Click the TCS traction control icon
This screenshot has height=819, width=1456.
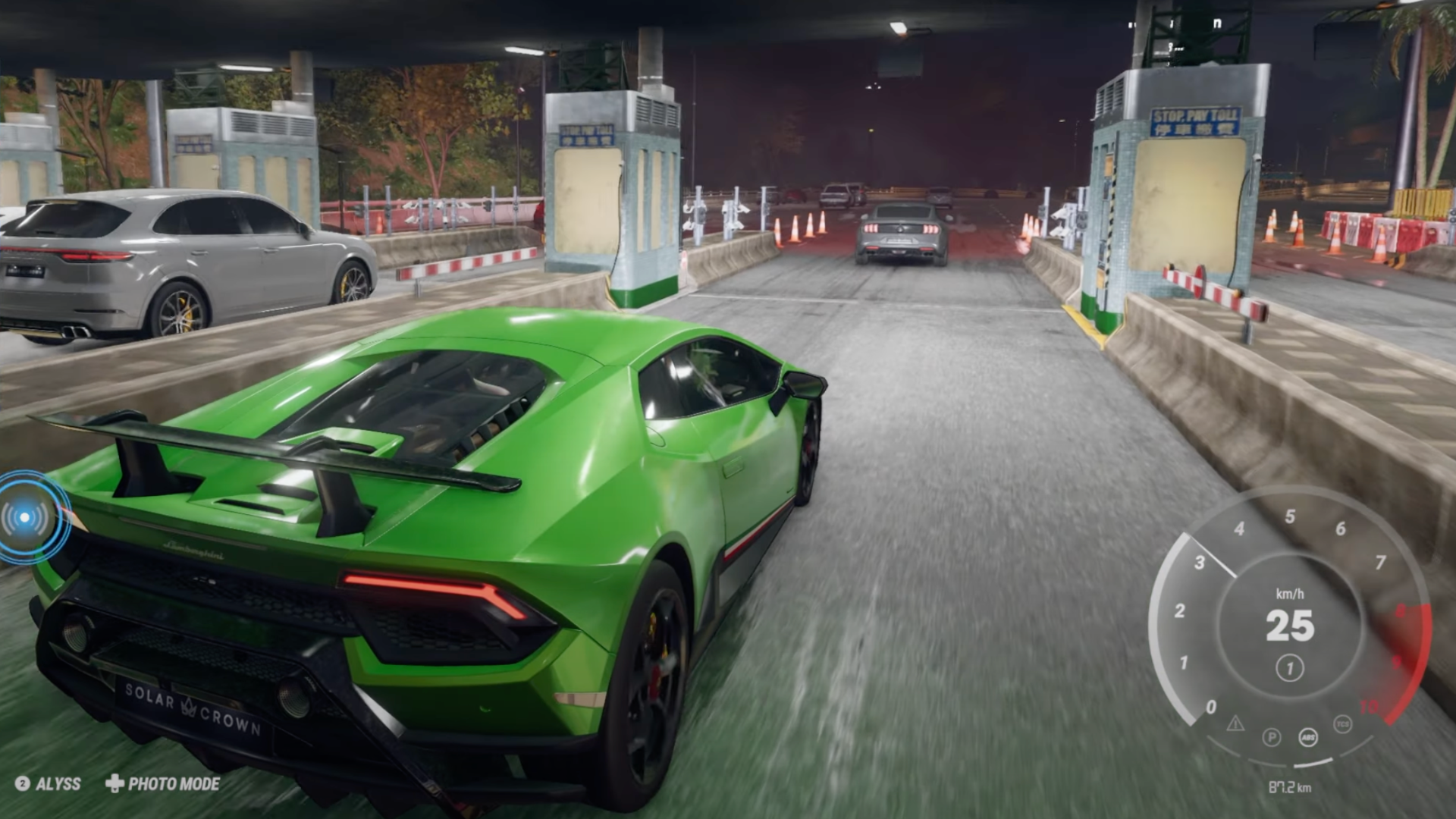[1342, 724]
